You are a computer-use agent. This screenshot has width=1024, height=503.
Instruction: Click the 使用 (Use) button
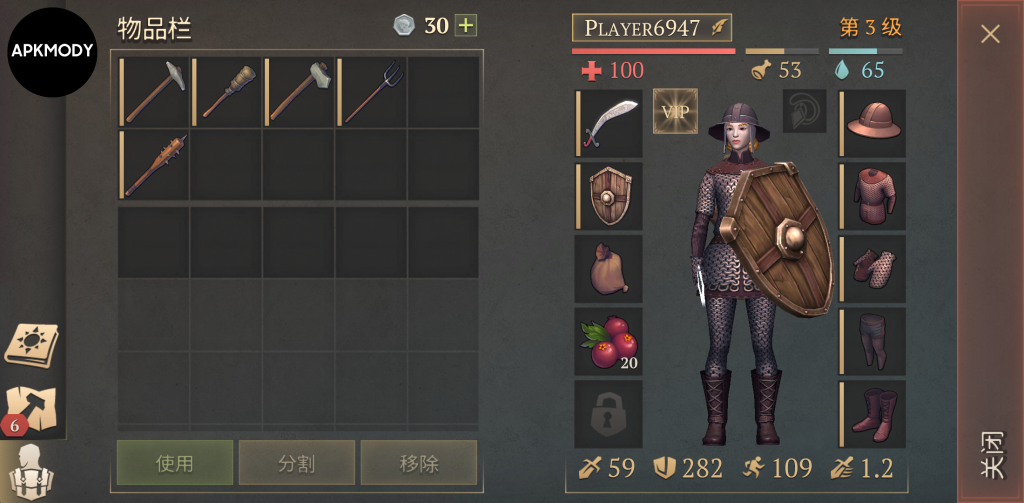(175, 463)
